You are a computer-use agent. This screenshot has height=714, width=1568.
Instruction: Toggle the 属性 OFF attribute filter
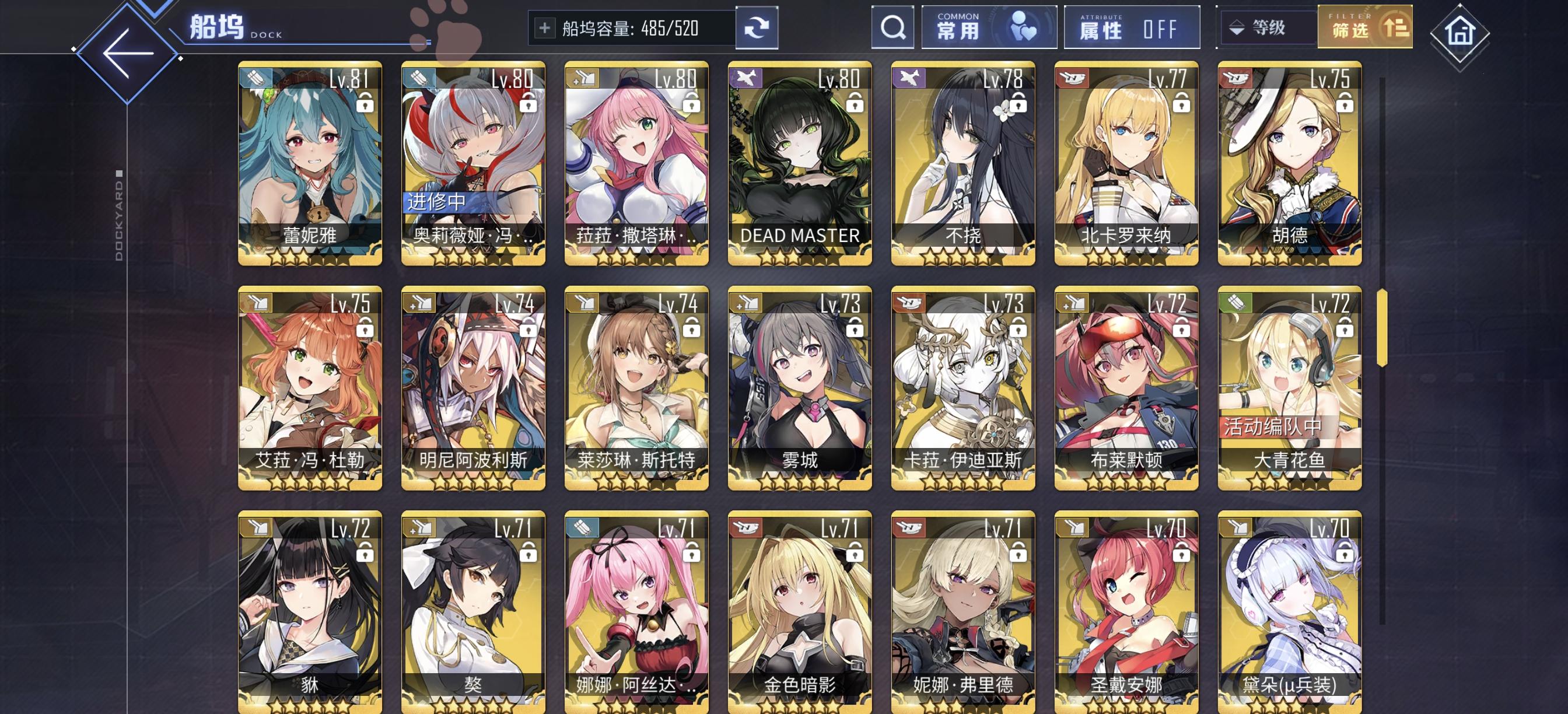coord(1132,27)
